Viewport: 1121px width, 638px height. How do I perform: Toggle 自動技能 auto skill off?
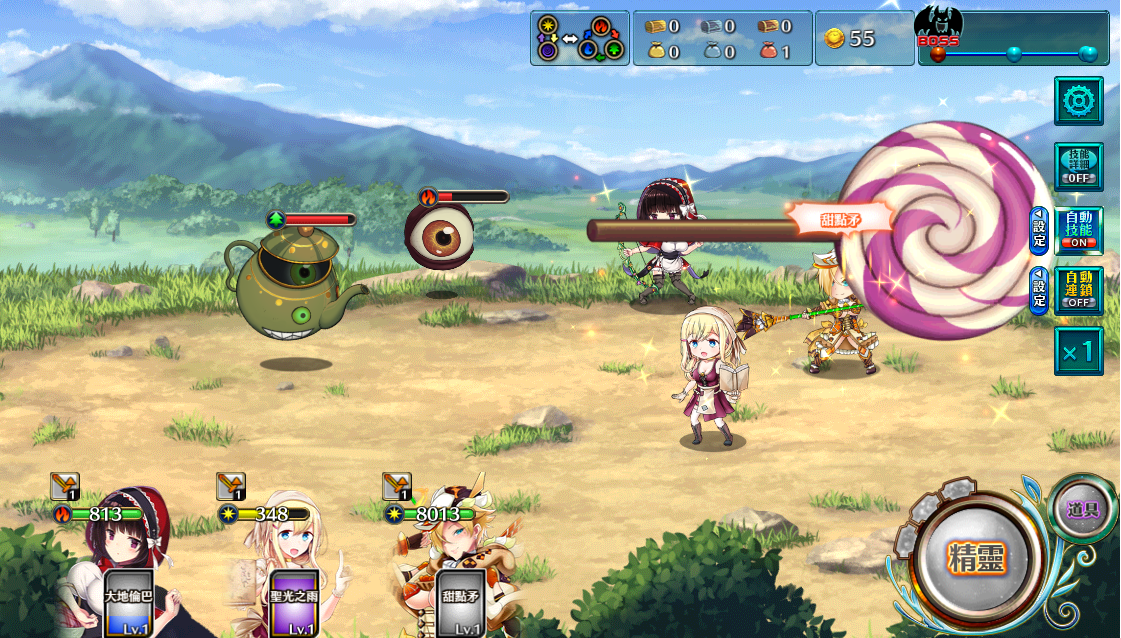[x=1079, y=231]
